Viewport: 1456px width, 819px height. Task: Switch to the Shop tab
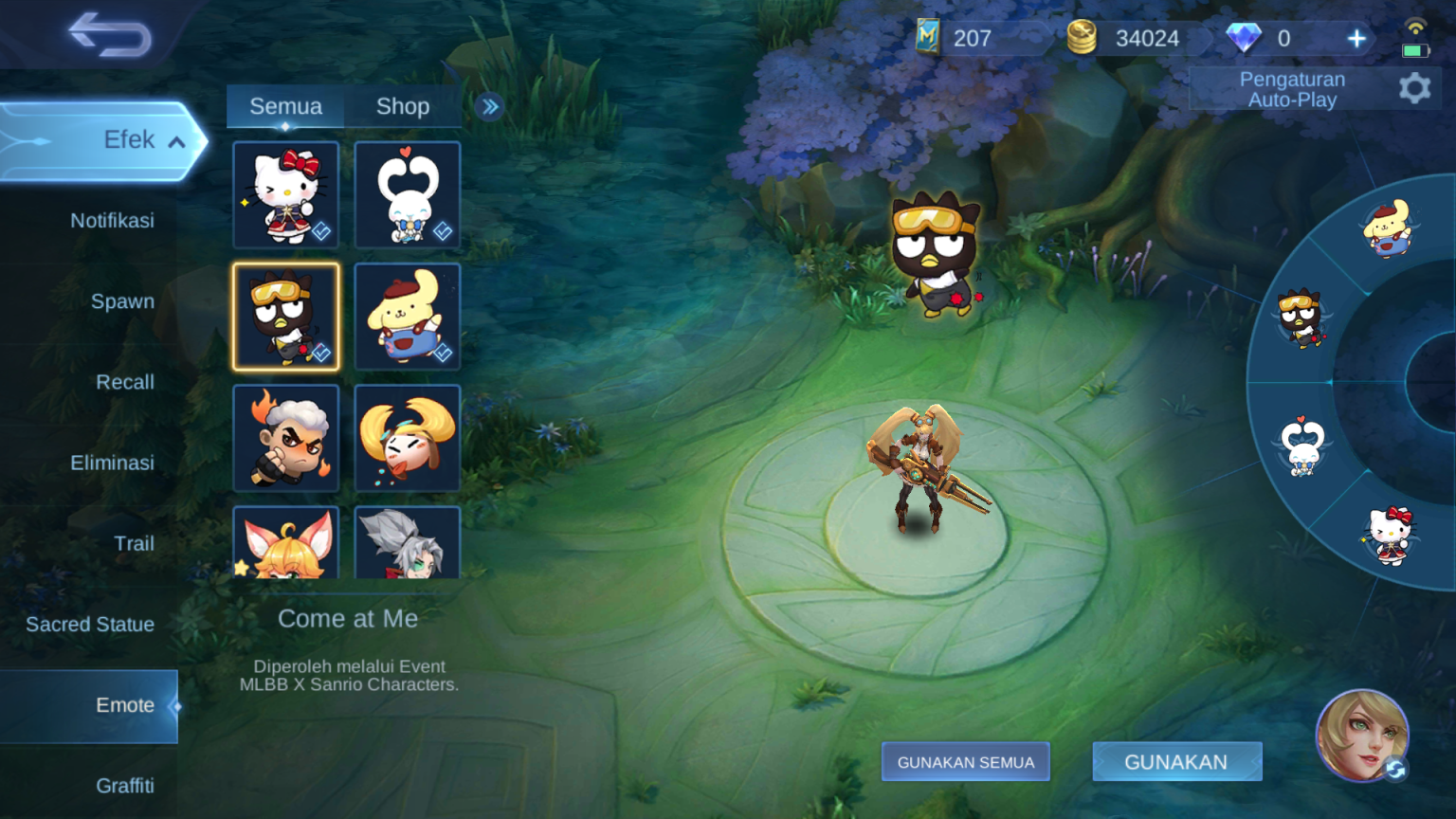(x=404, y=106)
